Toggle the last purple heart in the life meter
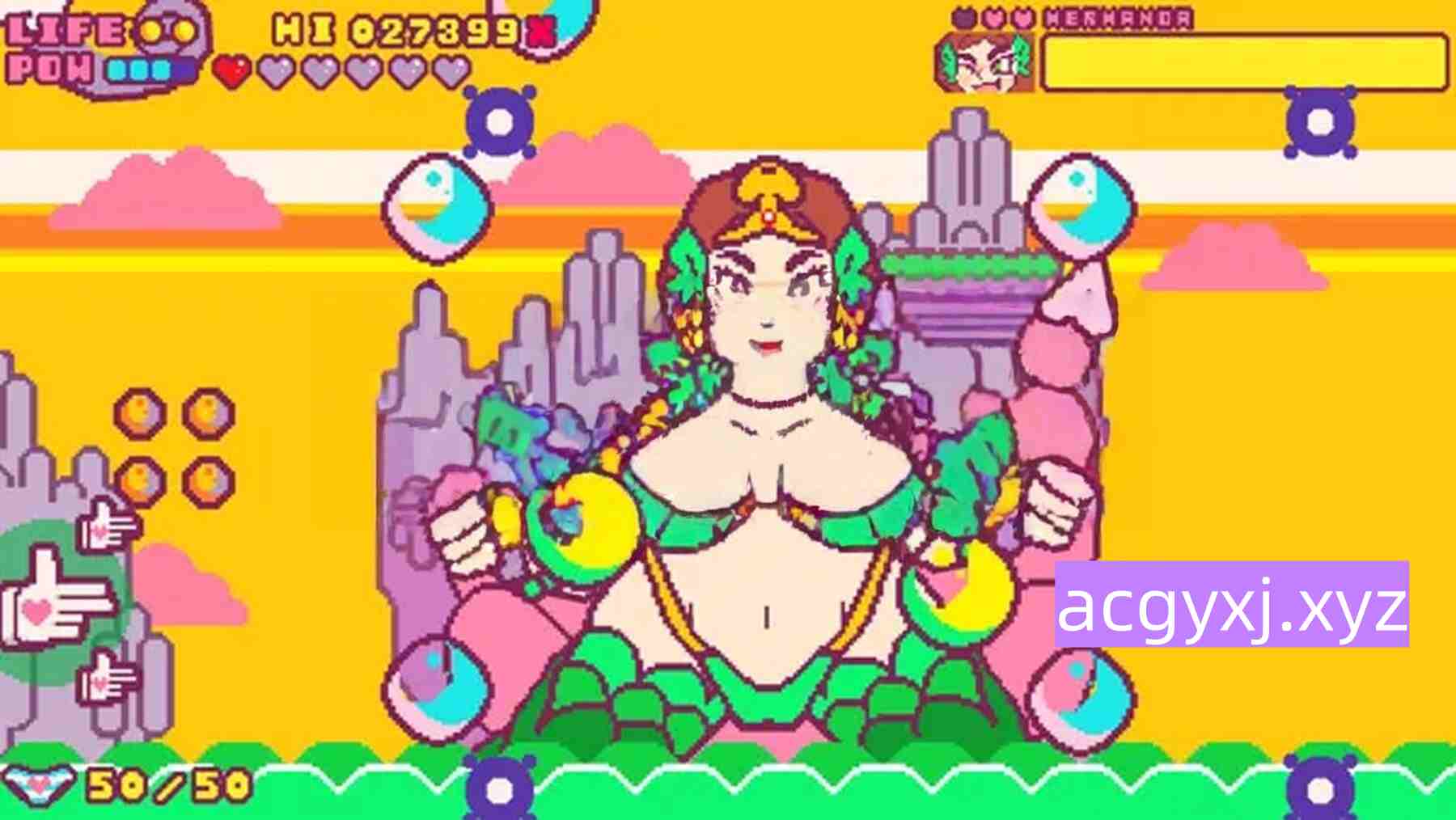1456x820 pixels. tap(450, 70)
